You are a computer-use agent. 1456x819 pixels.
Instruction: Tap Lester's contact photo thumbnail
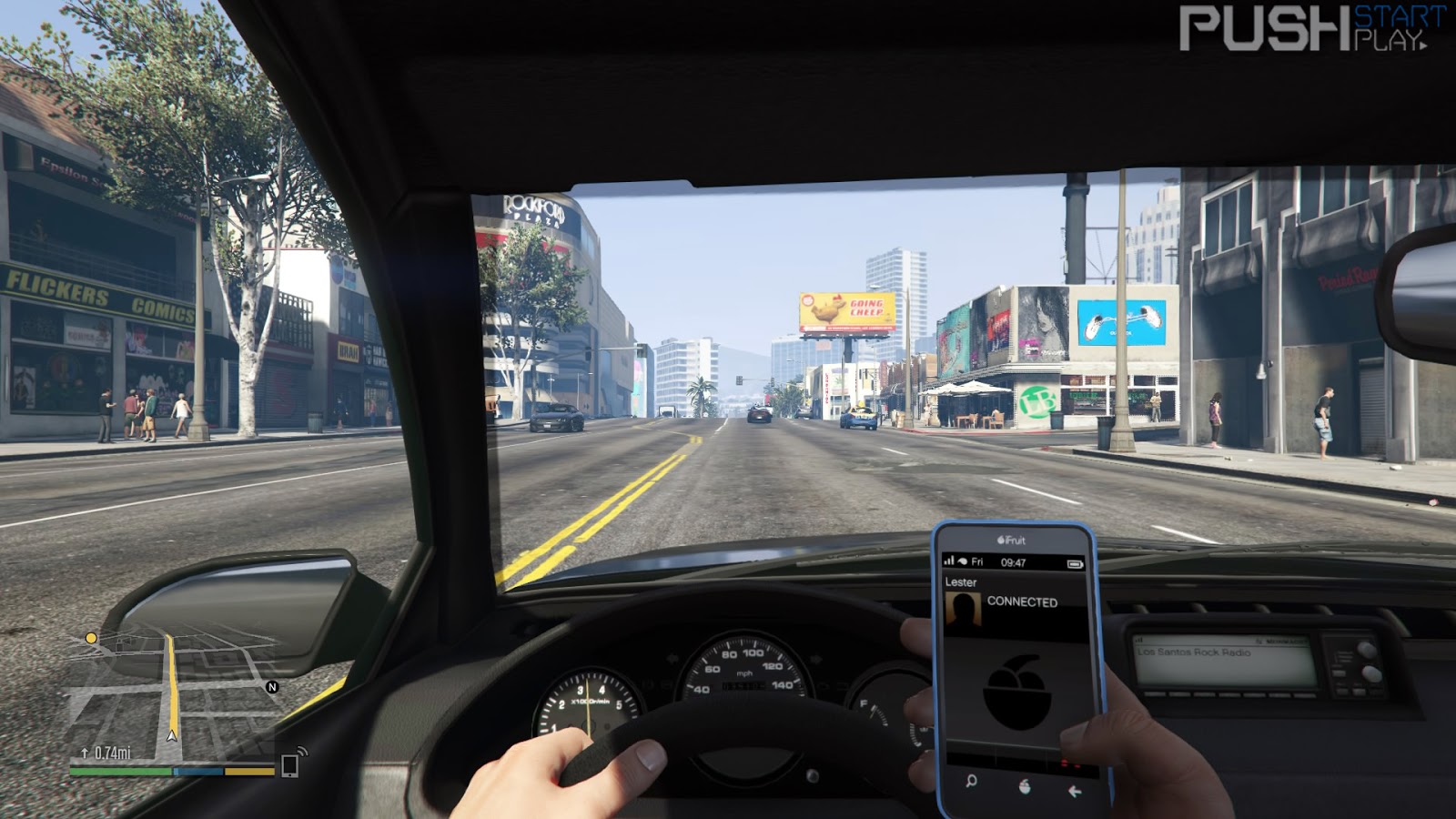(x=965, y=607)
